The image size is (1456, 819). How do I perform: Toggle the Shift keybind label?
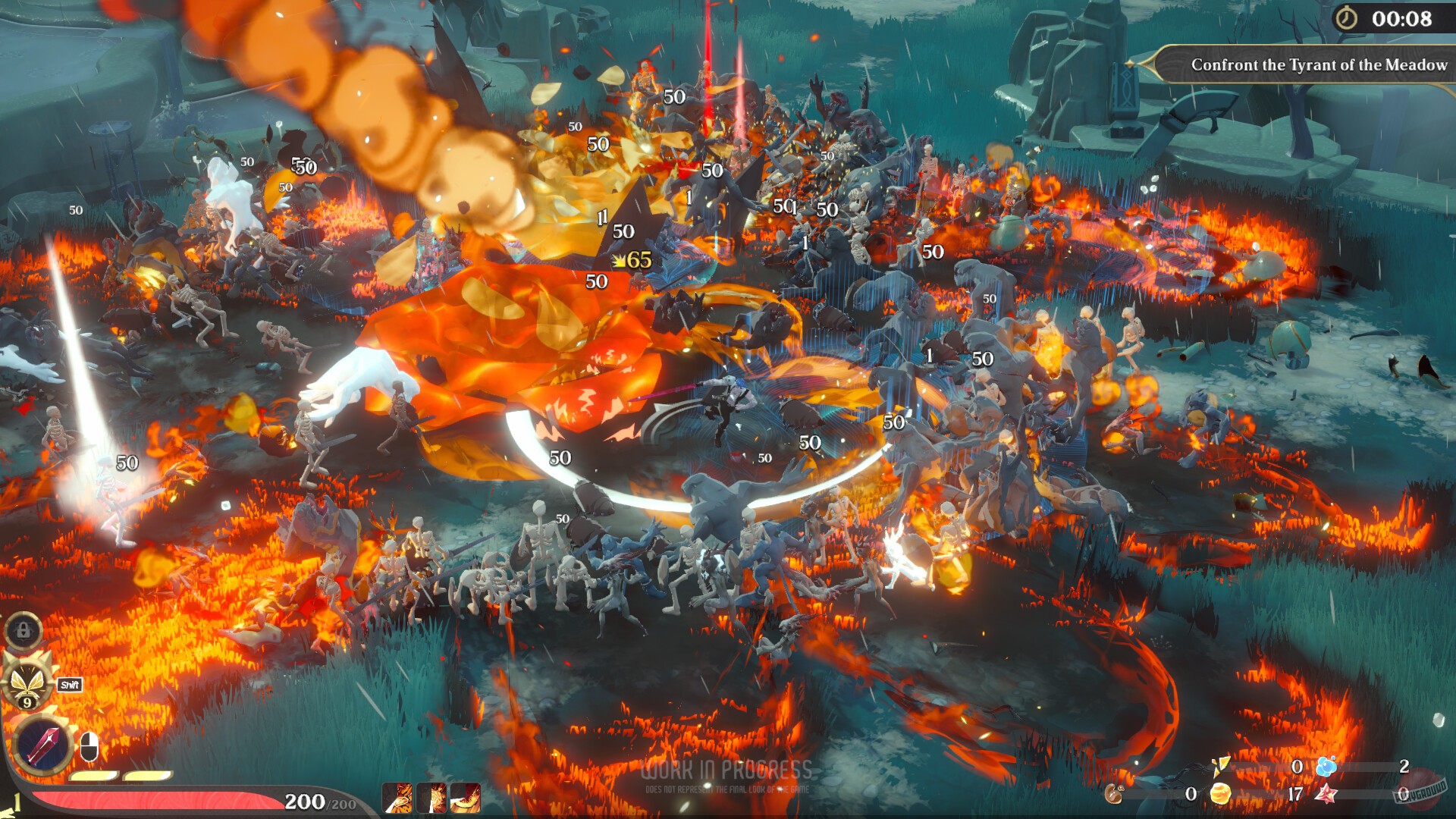69,685
